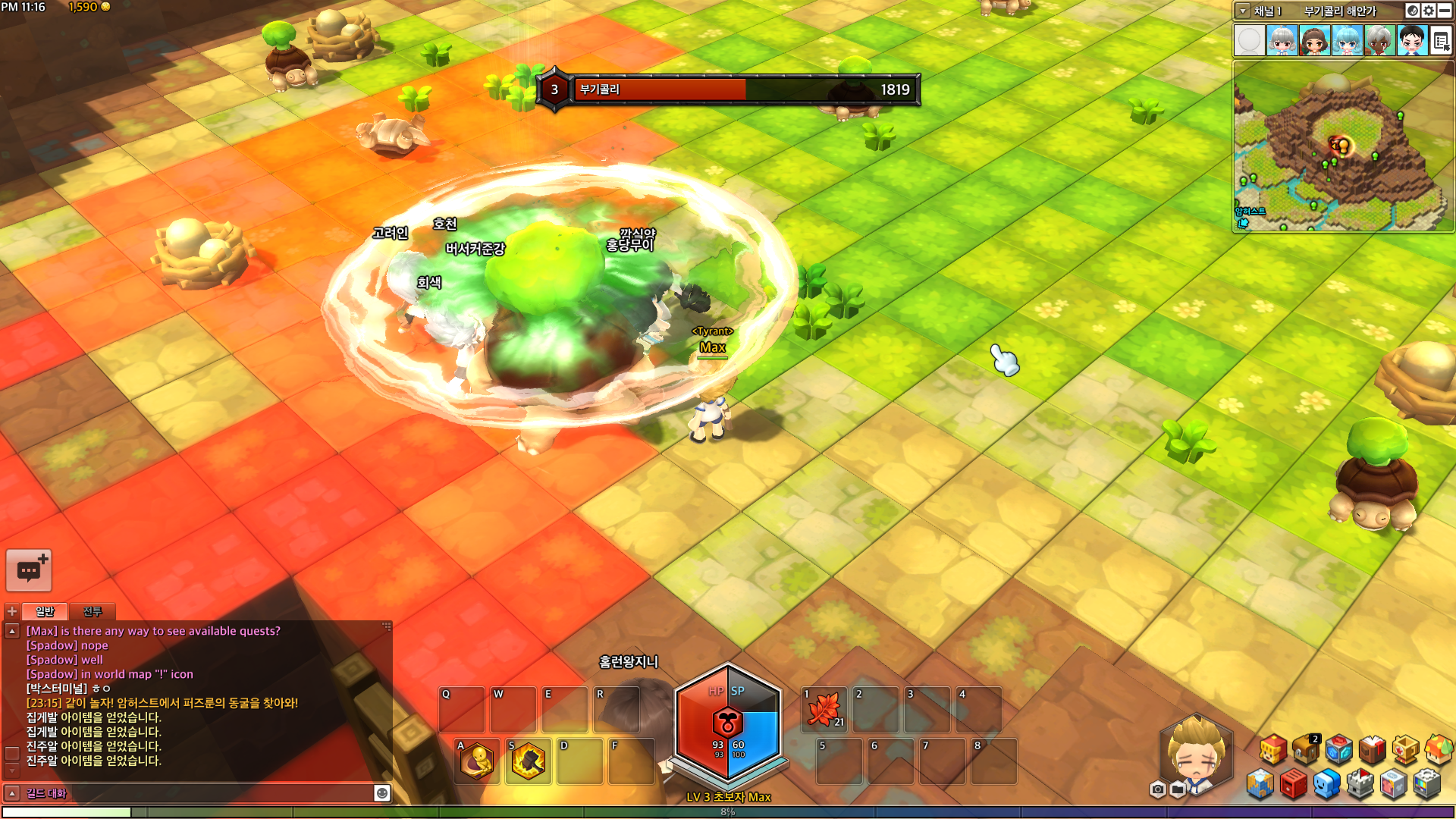Activate the hammer skill in slot S
The image size is (1456, 819).
point(528,761)
